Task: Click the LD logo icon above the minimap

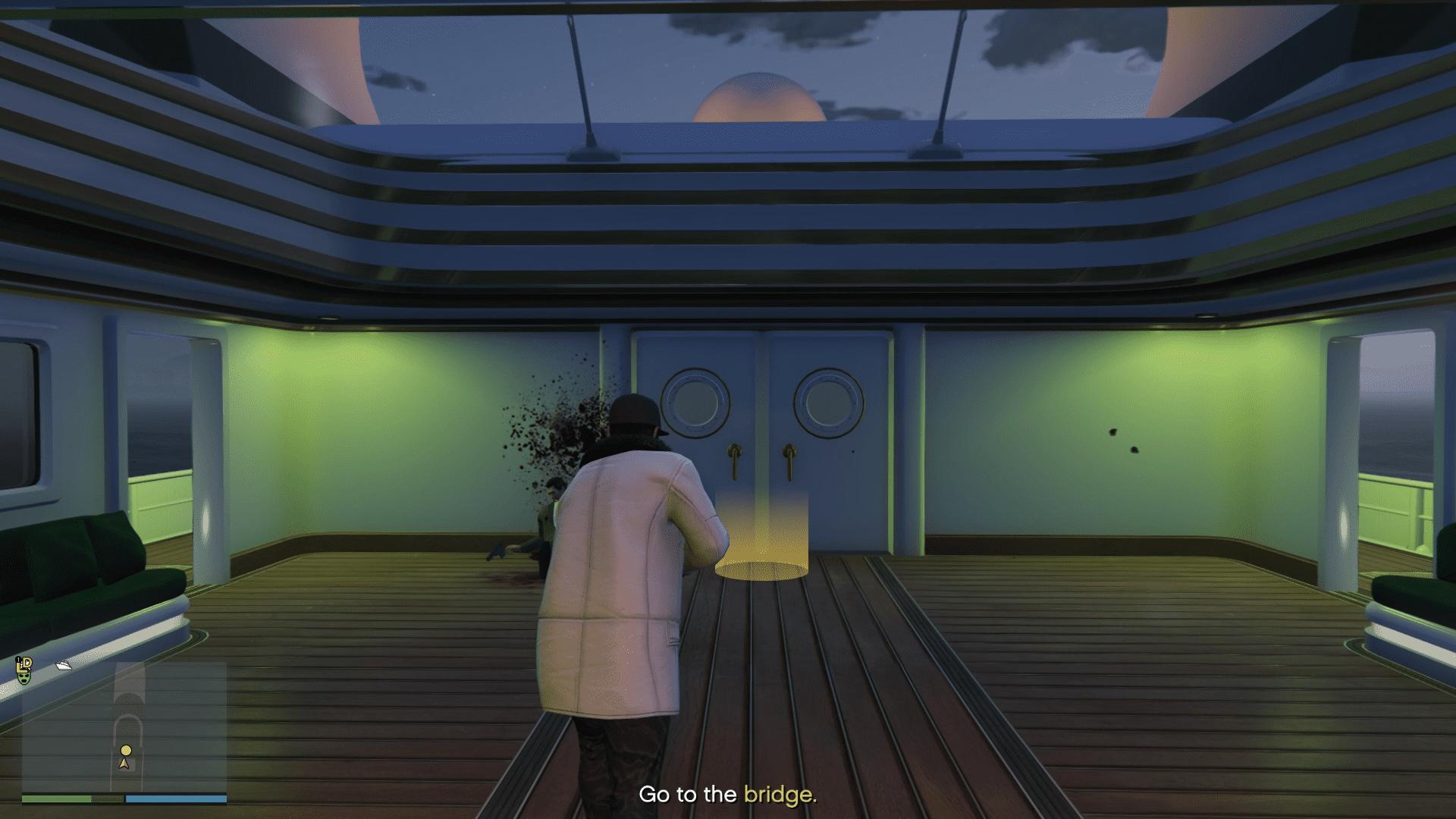Action: pos(24,665)
